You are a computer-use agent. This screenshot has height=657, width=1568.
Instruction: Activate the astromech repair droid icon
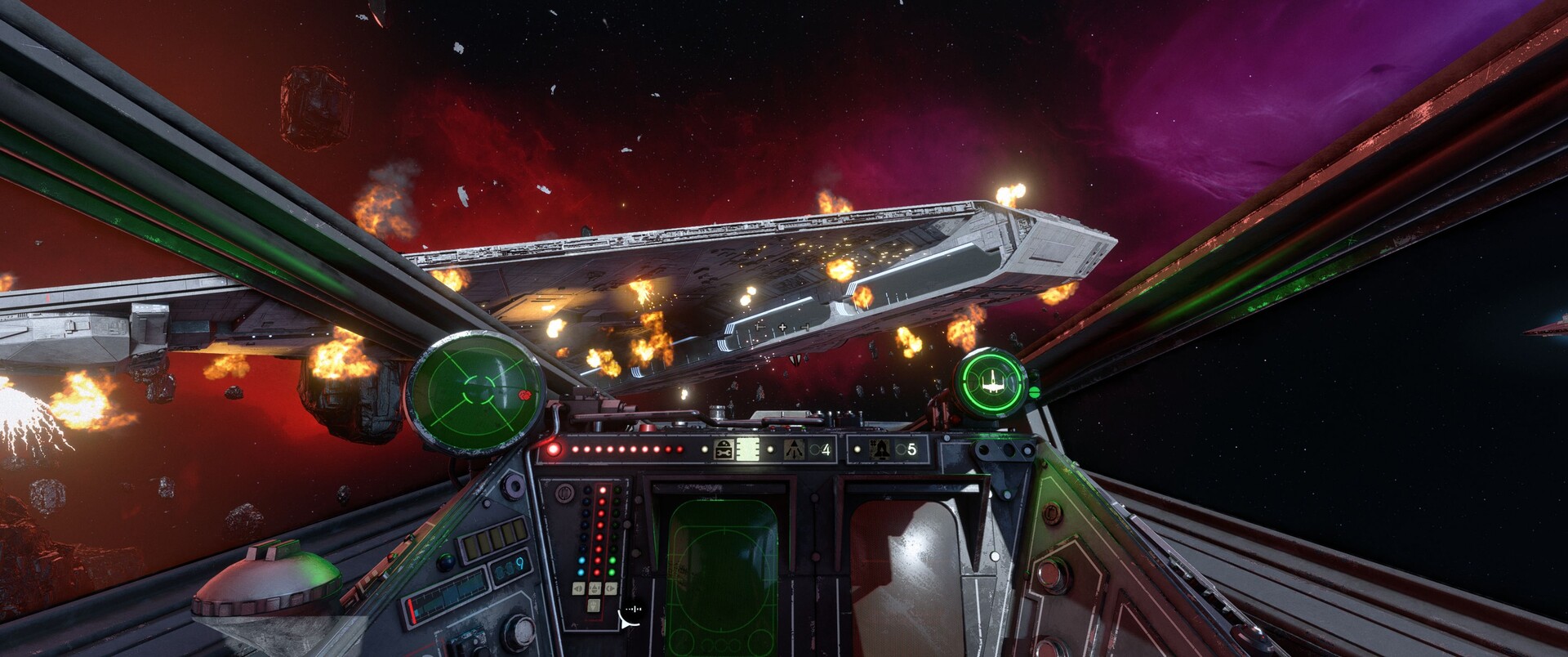coord(724,449)
